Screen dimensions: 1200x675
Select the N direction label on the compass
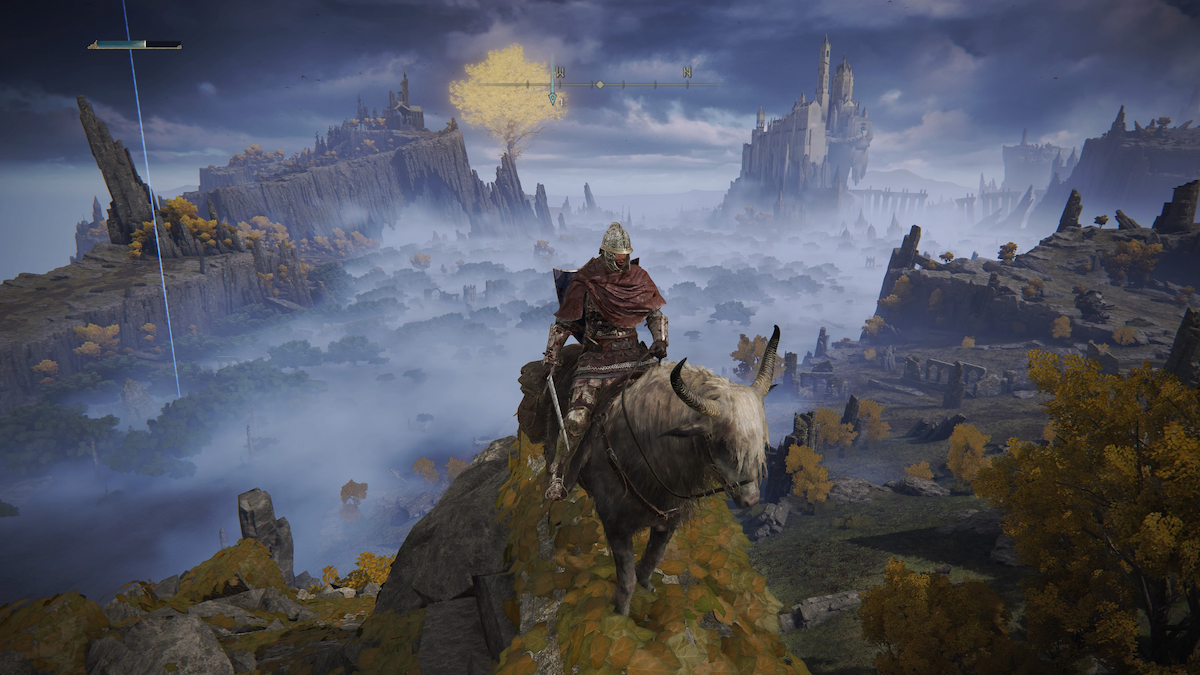[x=687, y=71]
